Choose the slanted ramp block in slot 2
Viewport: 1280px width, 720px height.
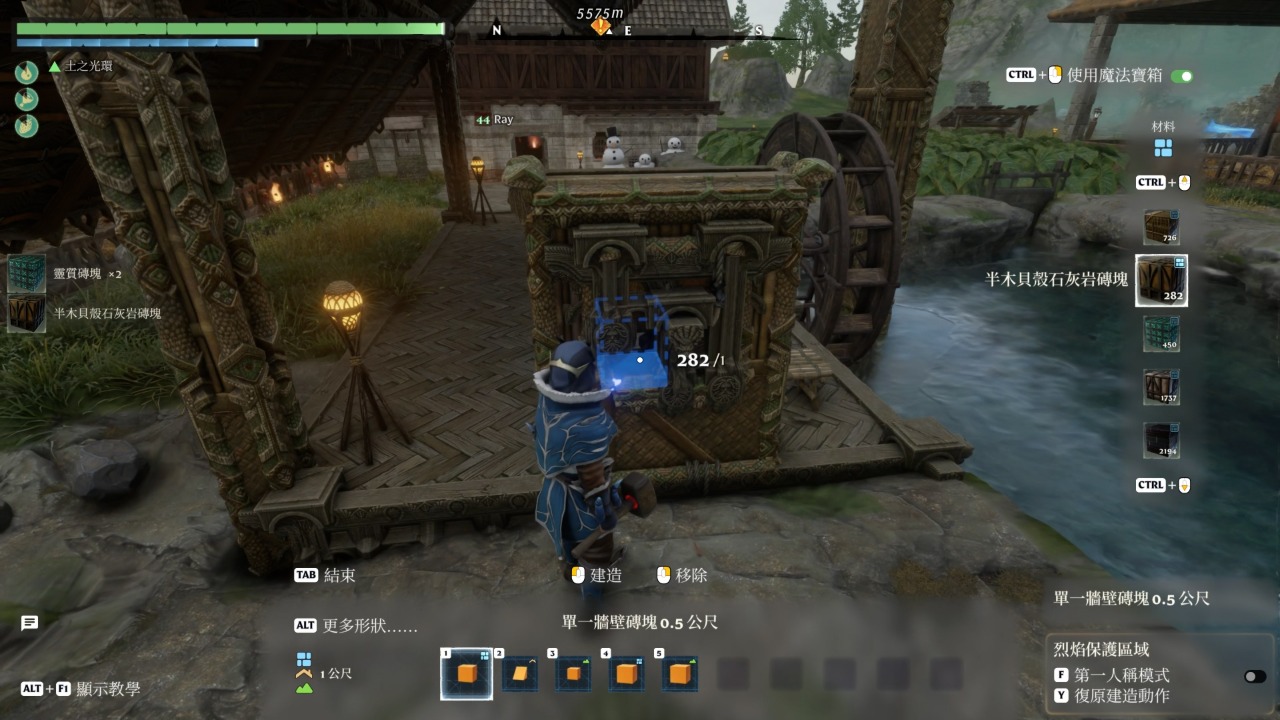(520, 674)
